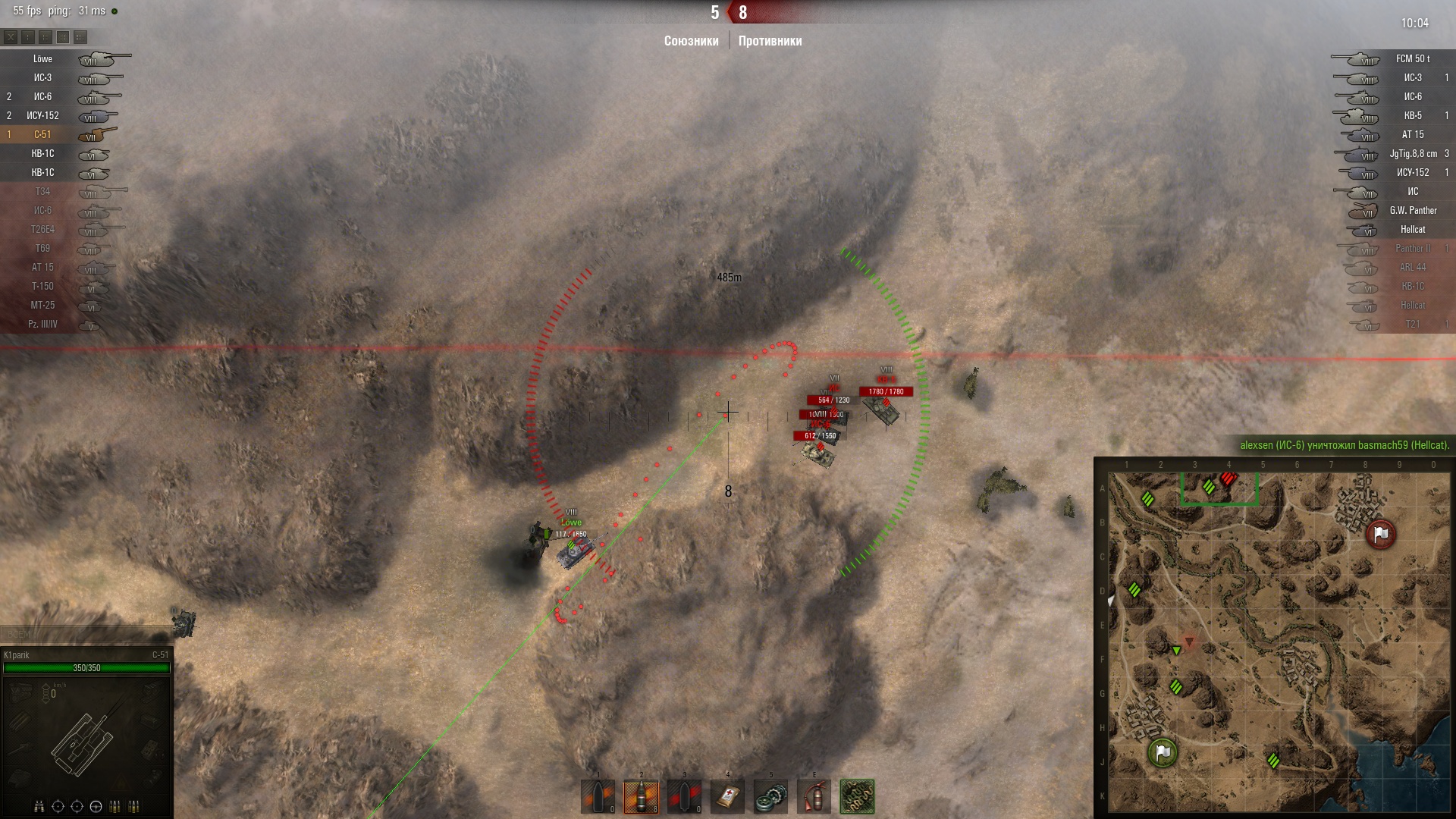Select the active shell with 8 rounds
Image resolution: width=1456 pixels, height=819 pixels.
(x=641, y=797)
